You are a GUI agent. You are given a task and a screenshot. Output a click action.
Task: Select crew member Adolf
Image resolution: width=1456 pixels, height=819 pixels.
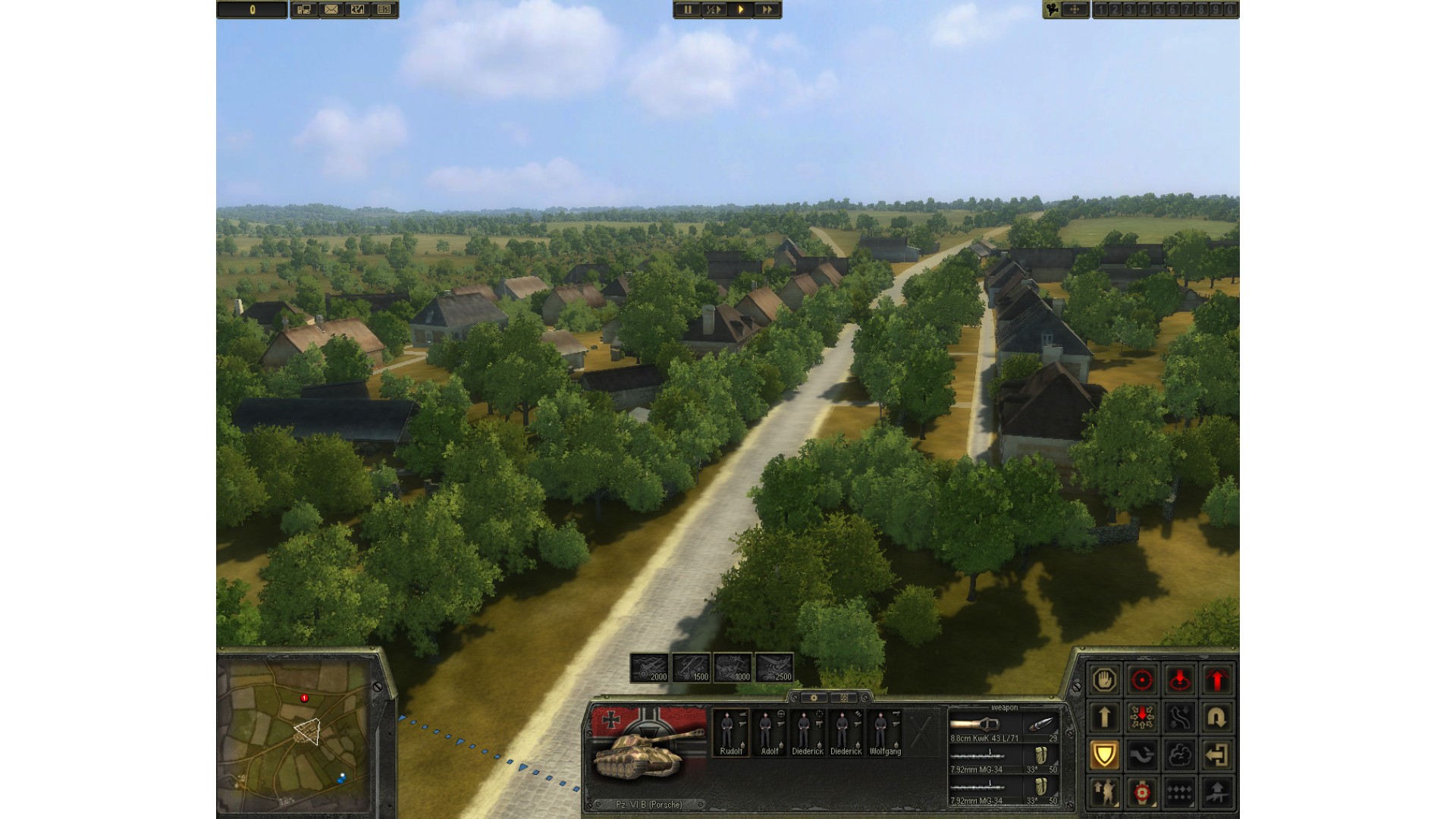[769, 733]
